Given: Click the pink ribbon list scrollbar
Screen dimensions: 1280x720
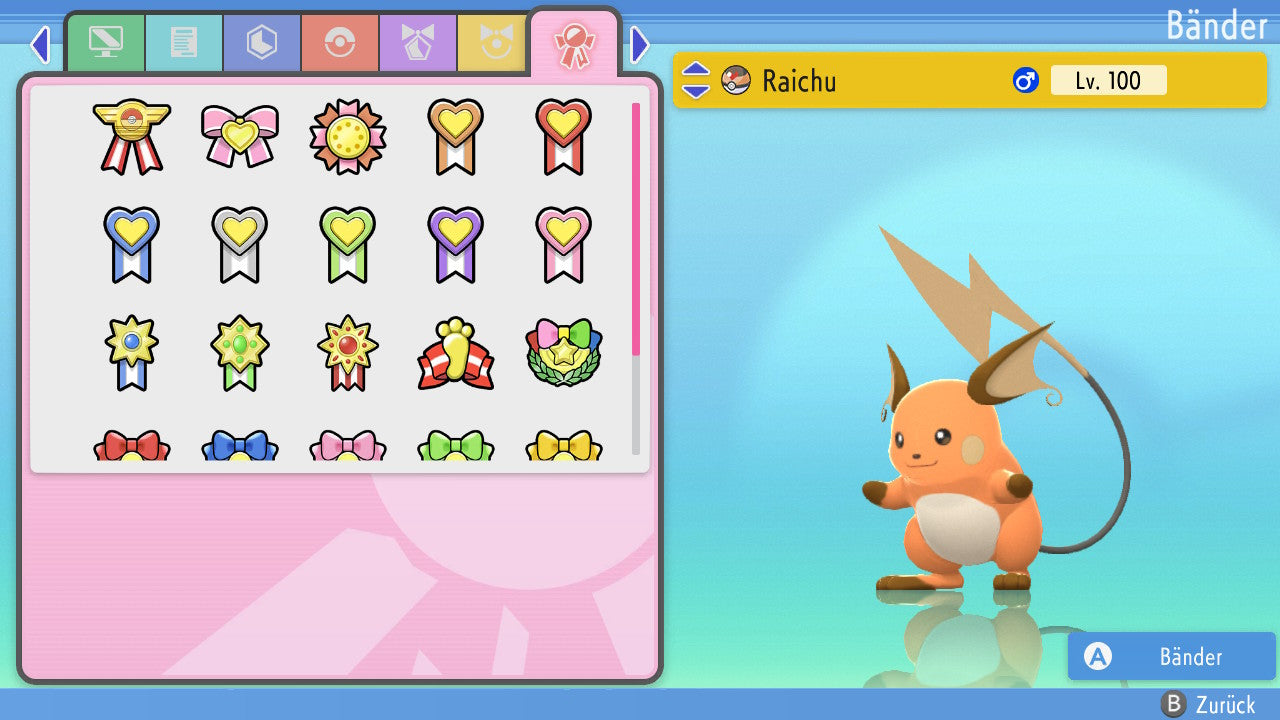Looking at the screenshot, I should (x=636, y=228).
